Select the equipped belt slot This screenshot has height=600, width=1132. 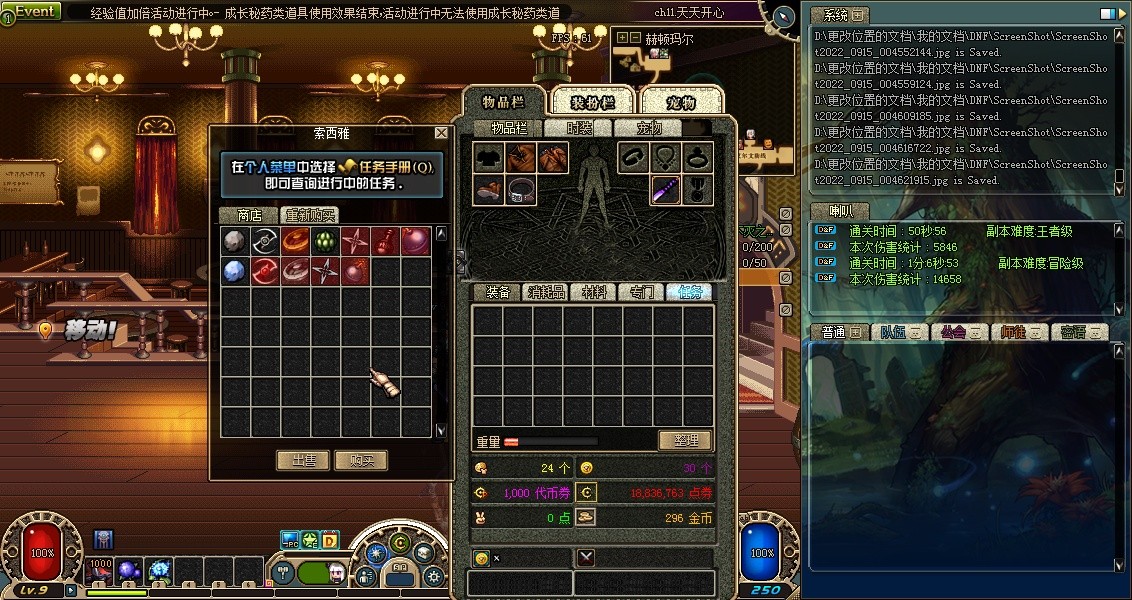[521, 190]
